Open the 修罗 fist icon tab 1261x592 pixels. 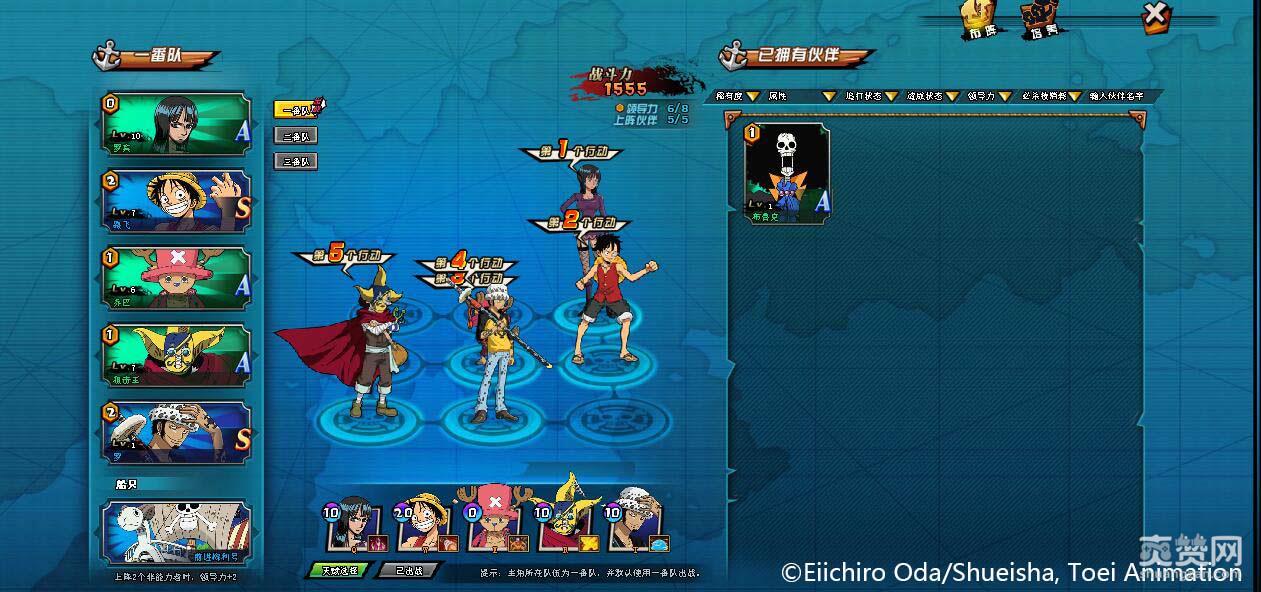coord(1040,20)
